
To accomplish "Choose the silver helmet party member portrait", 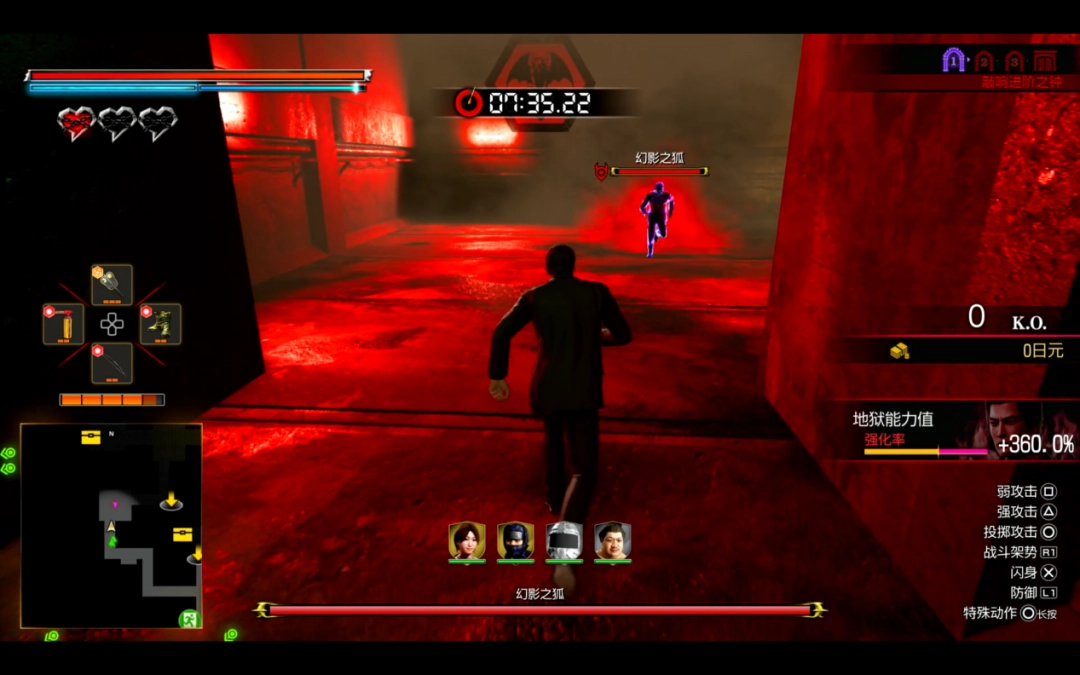I will pyautogui.click(x=564, y=541).
